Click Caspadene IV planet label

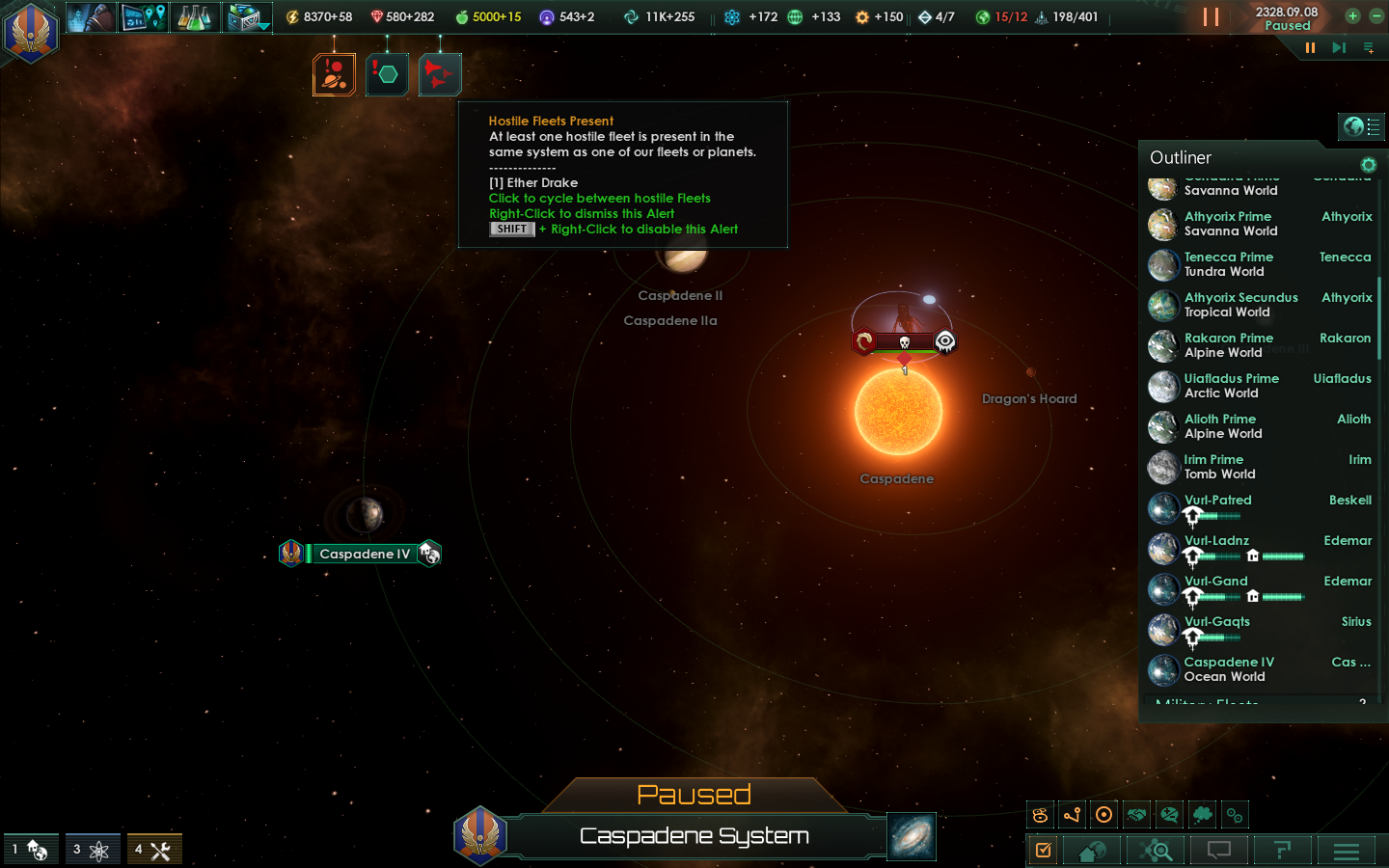[x=364, y=554]
